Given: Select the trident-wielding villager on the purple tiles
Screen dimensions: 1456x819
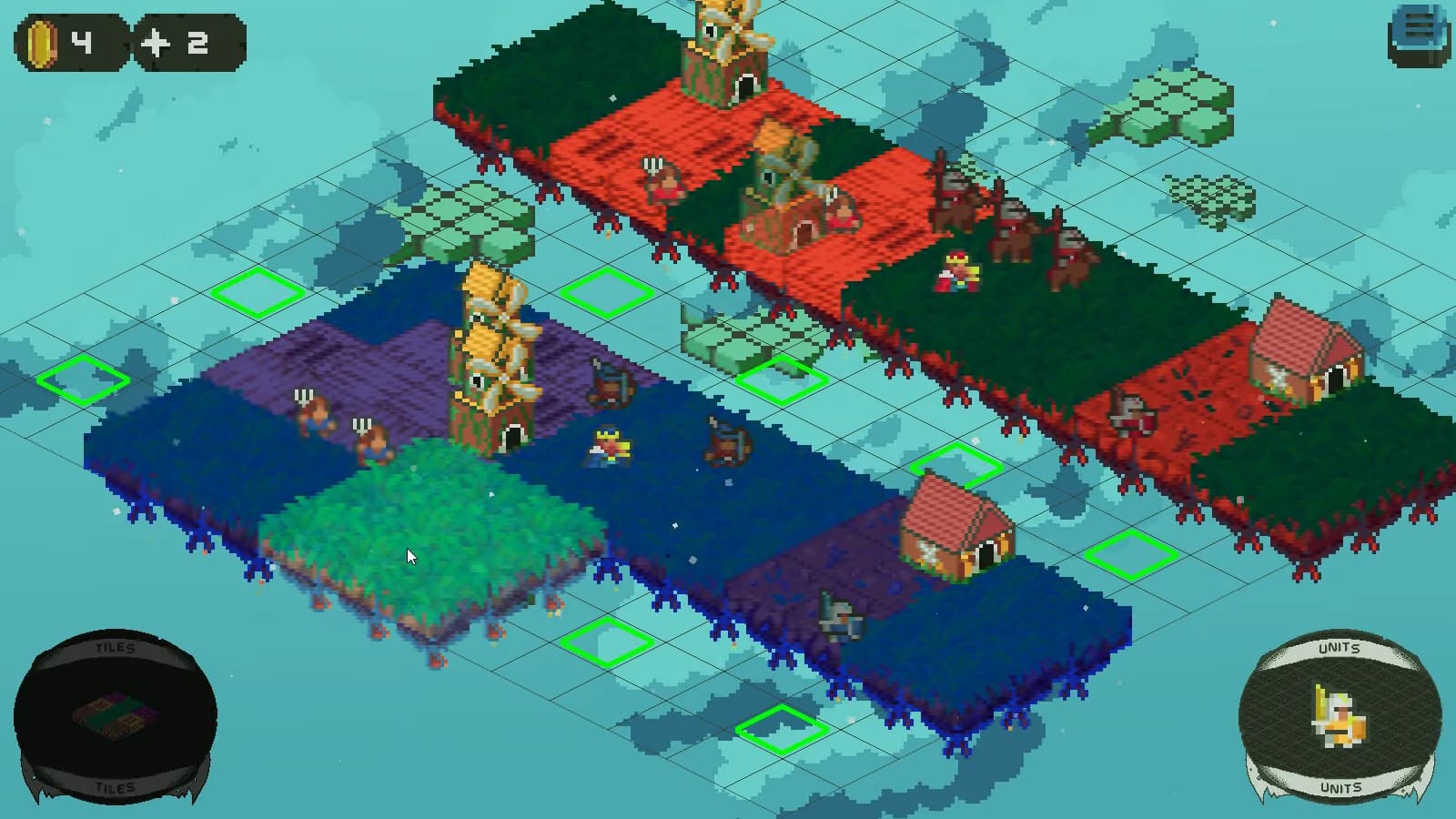Looking at the screenshot, I should [x=313, y=414].
